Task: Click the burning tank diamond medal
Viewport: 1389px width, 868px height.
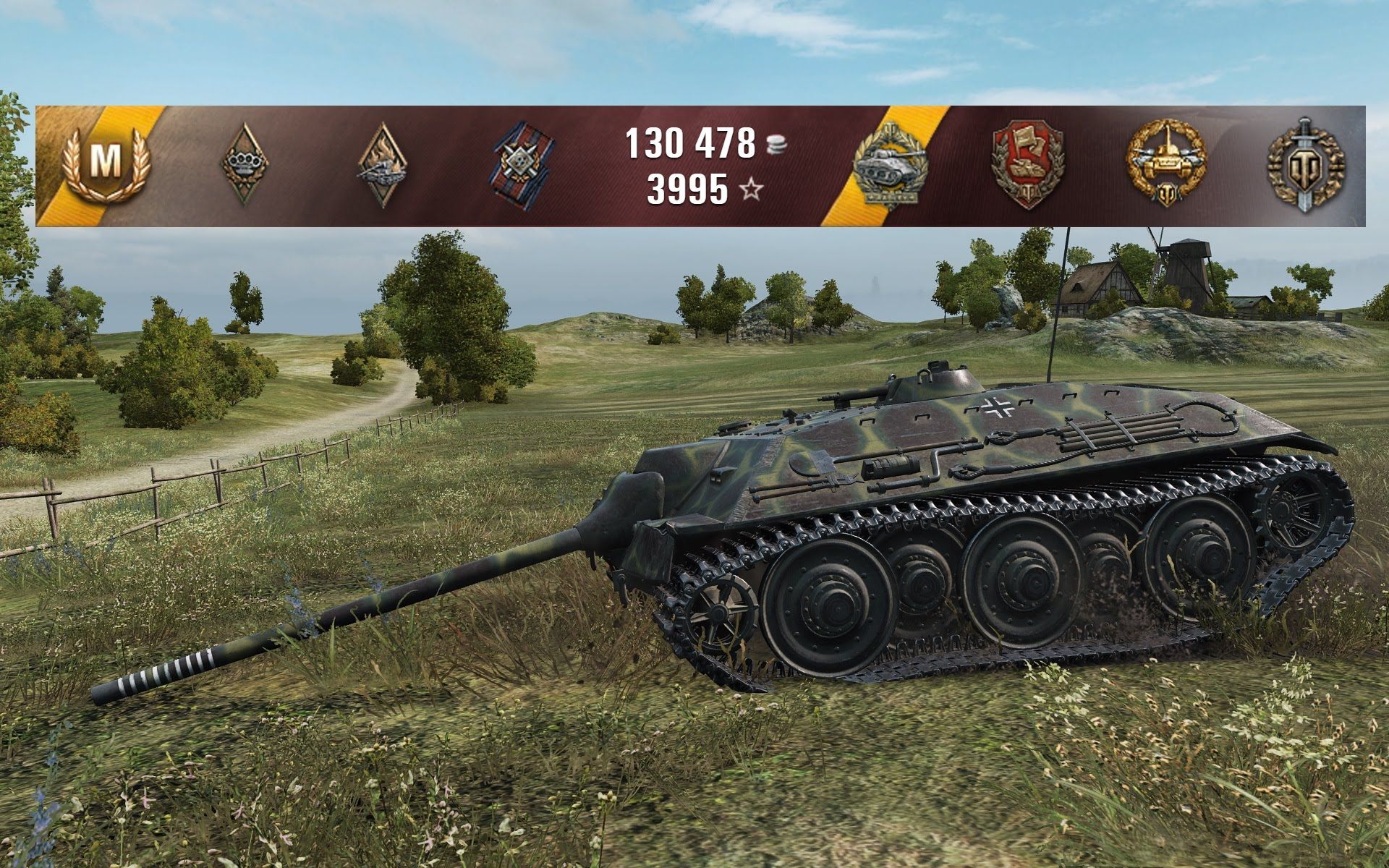Action: [x=383, y=165]
